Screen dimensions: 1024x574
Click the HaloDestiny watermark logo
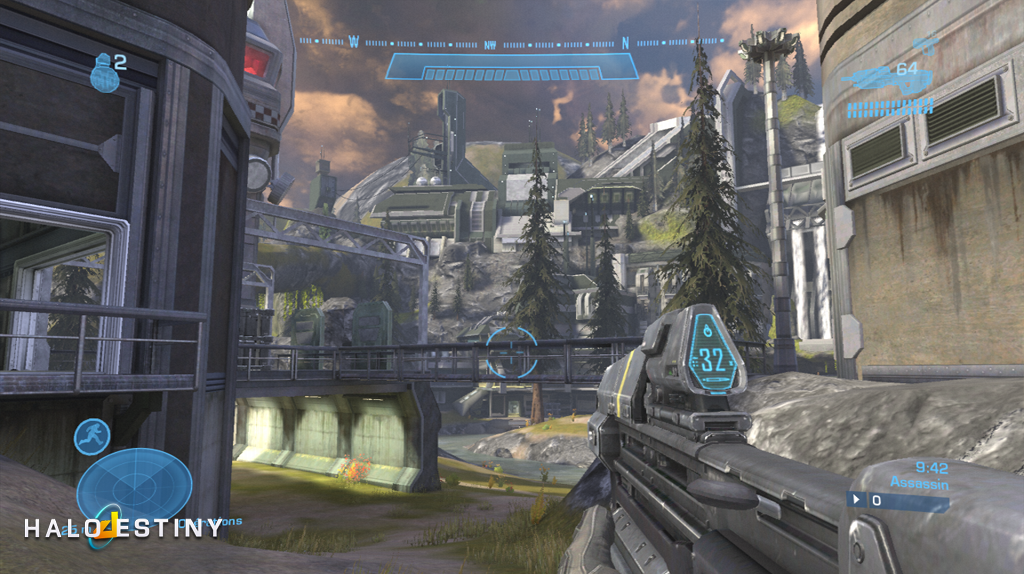pyautogui.click(x=124, y=527)
